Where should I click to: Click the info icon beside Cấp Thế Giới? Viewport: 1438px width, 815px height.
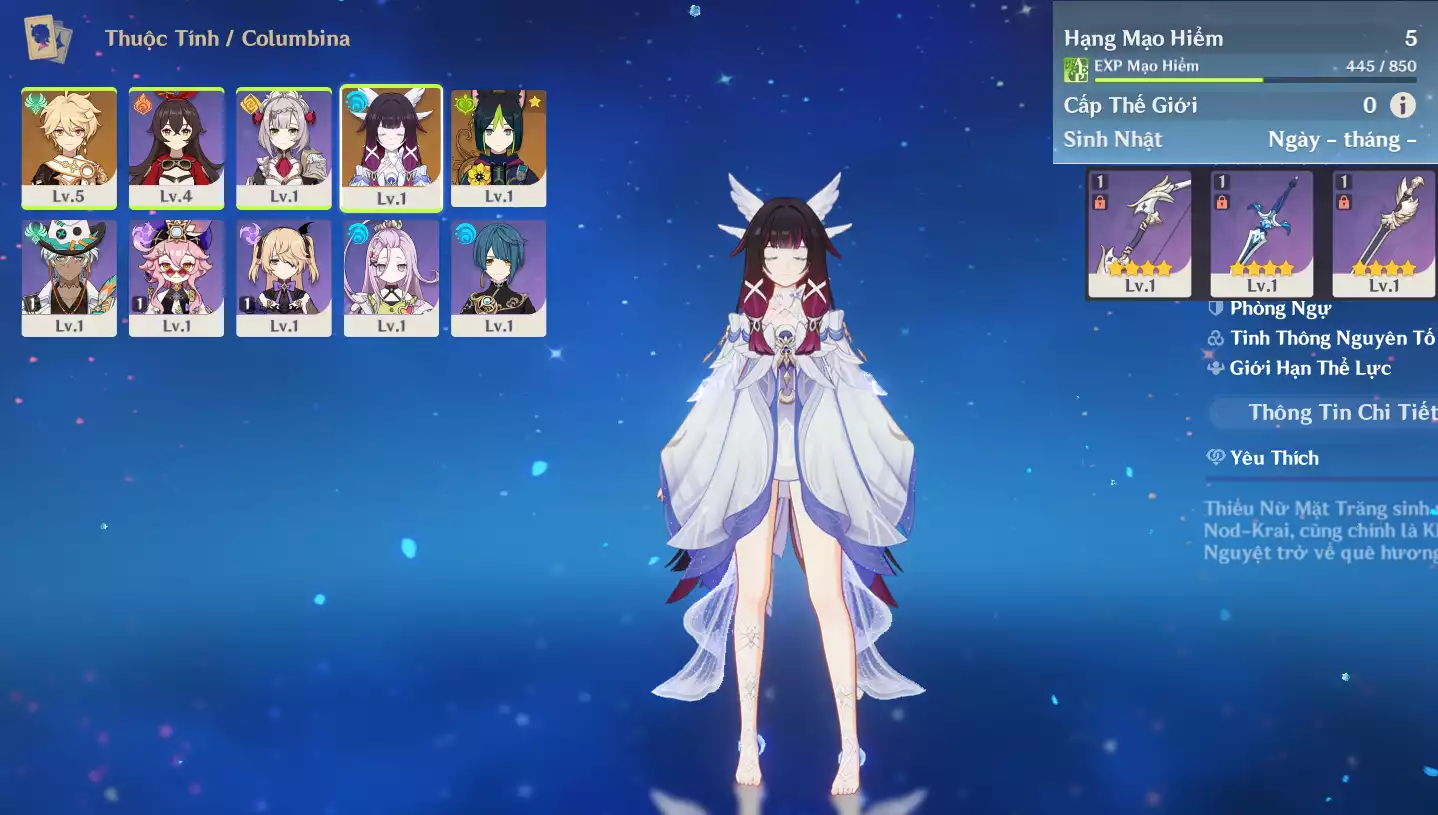click(x=1403, y=105)
